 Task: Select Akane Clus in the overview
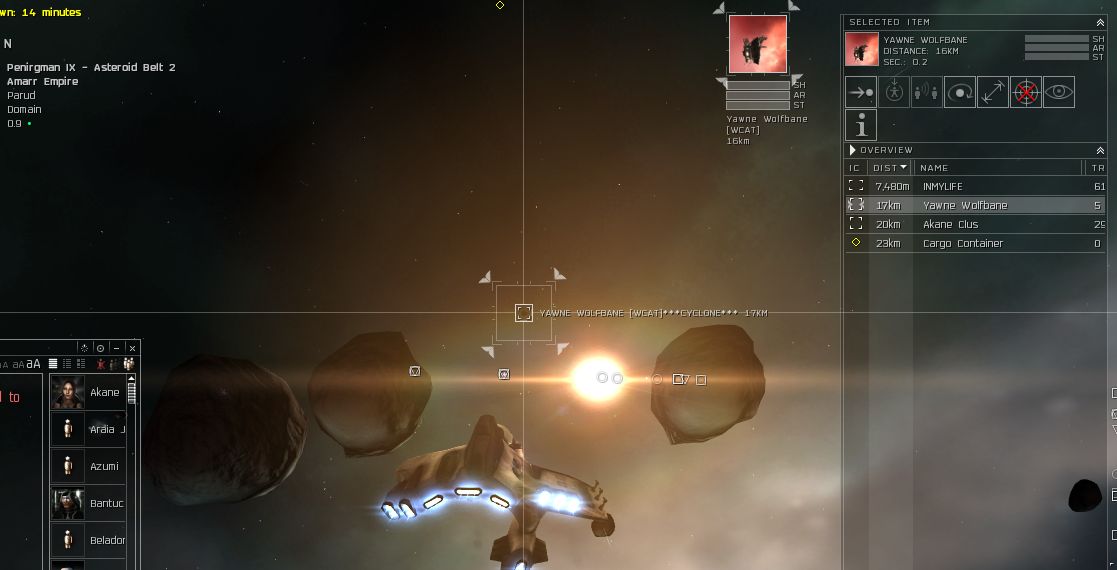click(950, 225)
